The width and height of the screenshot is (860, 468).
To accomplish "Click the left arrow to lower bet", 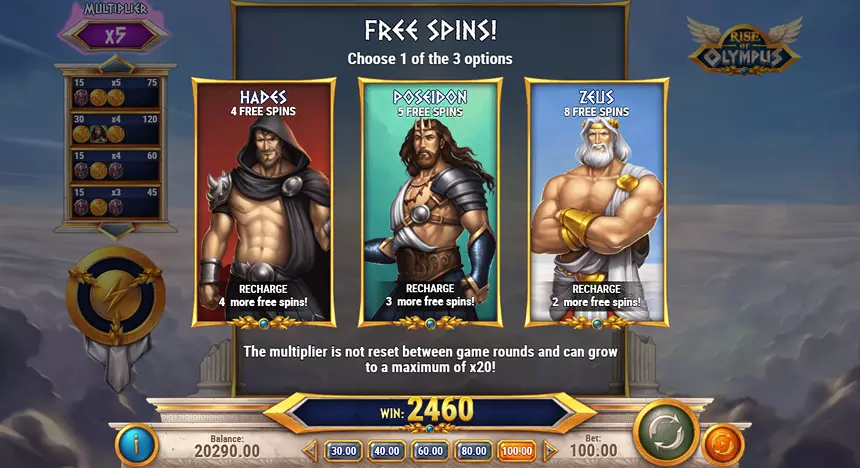I will (310, 451).
